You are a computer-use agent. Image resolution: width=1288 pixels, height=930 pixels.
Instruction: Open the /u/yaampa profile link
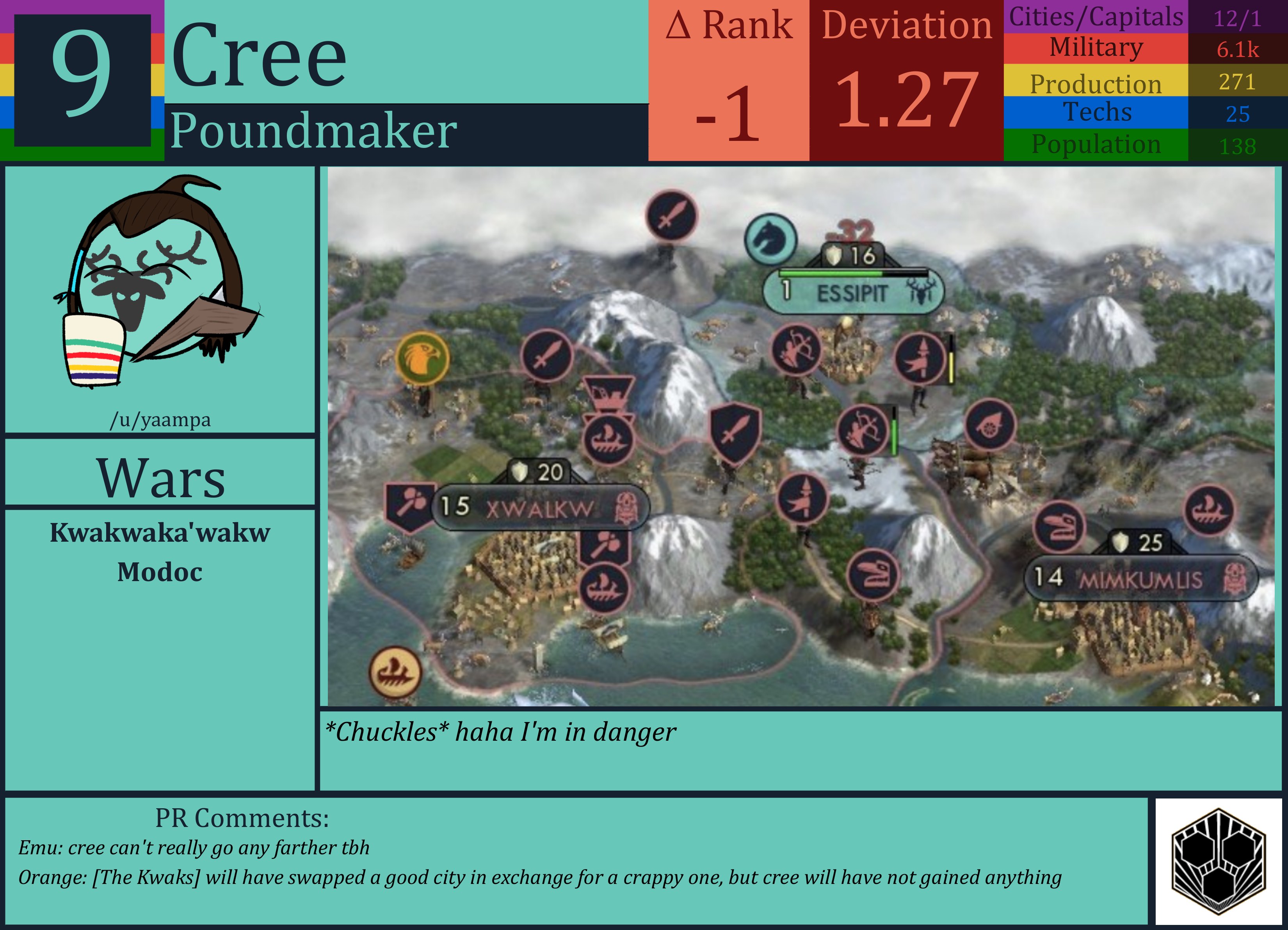coord(161,420)
